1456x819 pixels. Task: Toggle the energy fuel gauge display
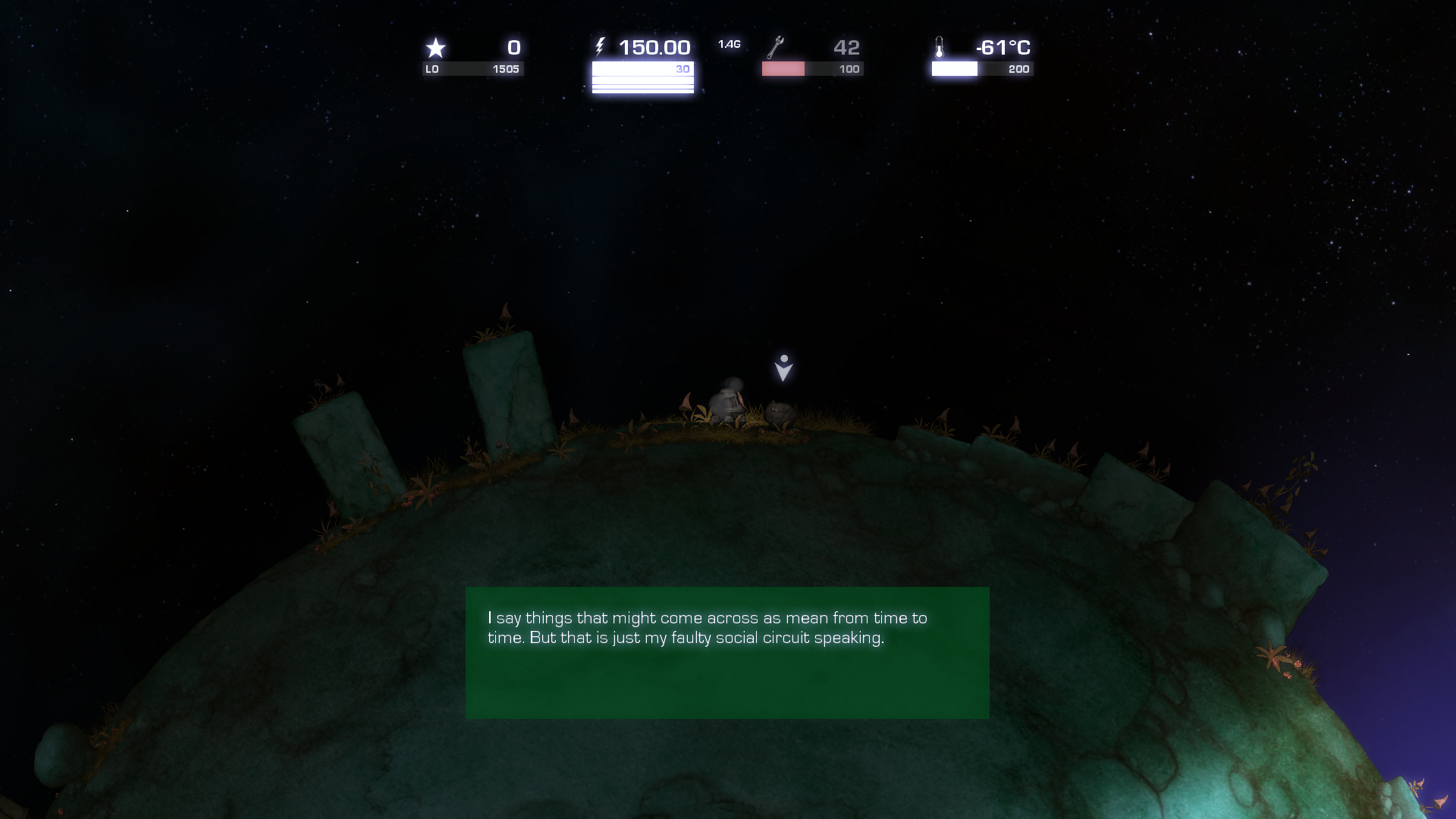point(642,78)
